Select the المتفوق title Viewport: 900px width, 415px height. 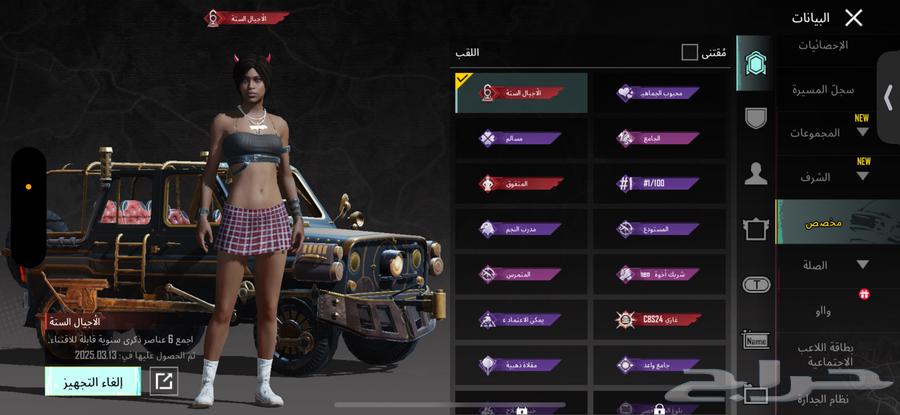coord(522,184)
